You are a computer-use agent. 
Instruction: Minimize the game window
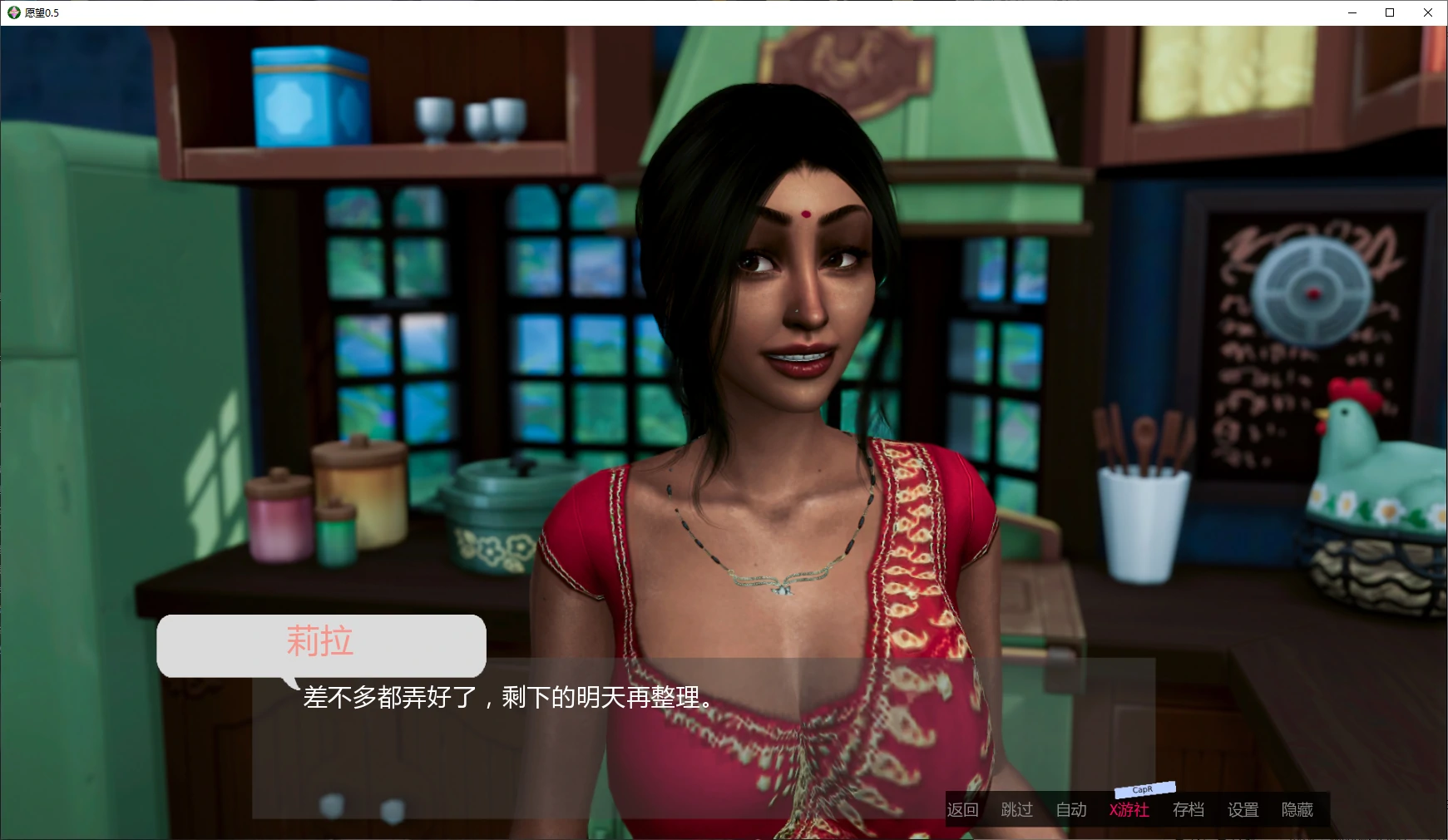tap(1352, 12)
